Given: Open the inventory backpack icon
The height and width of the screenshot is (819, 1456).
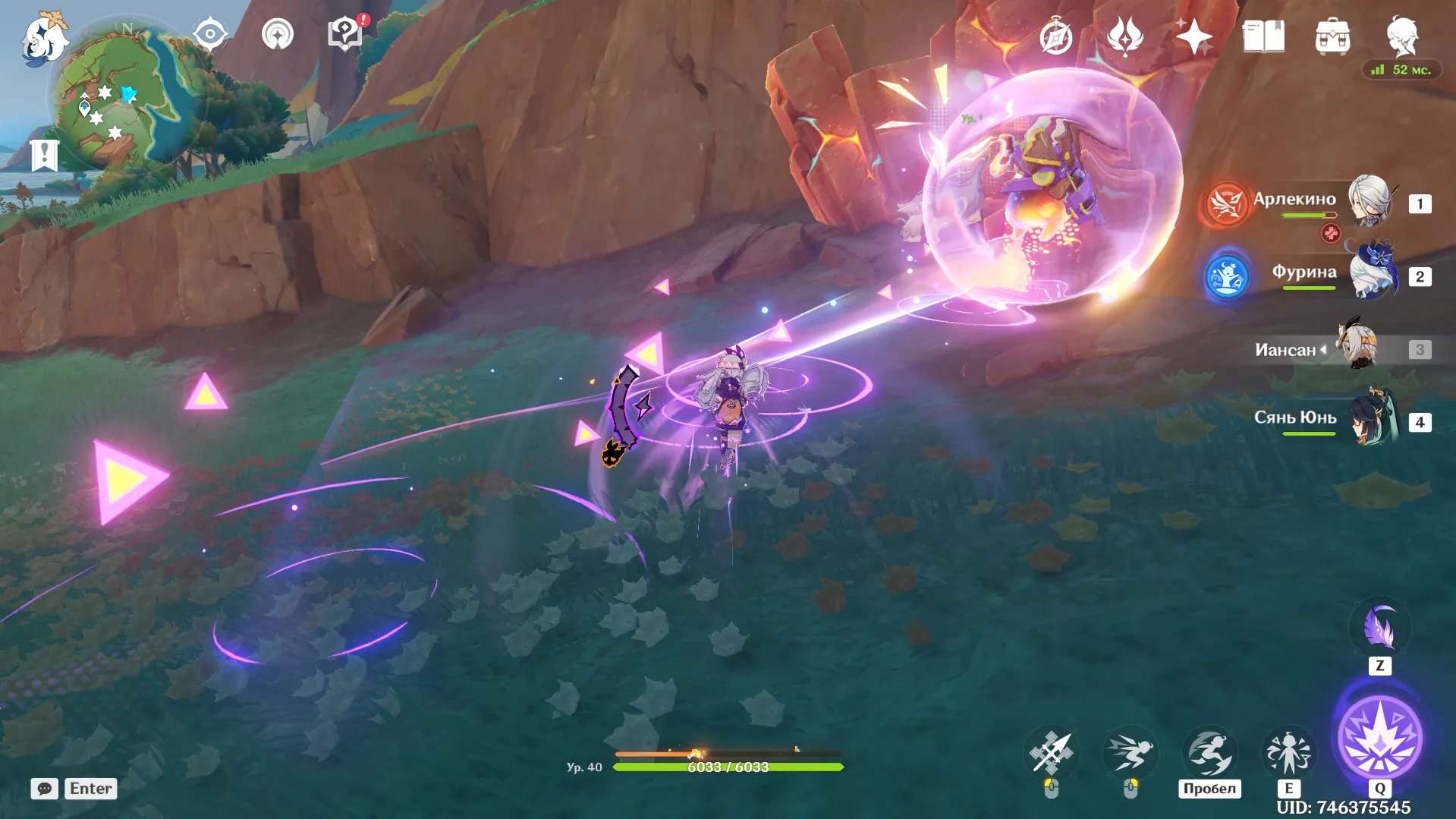Looking at the screenshot, I should [1335, 36].
